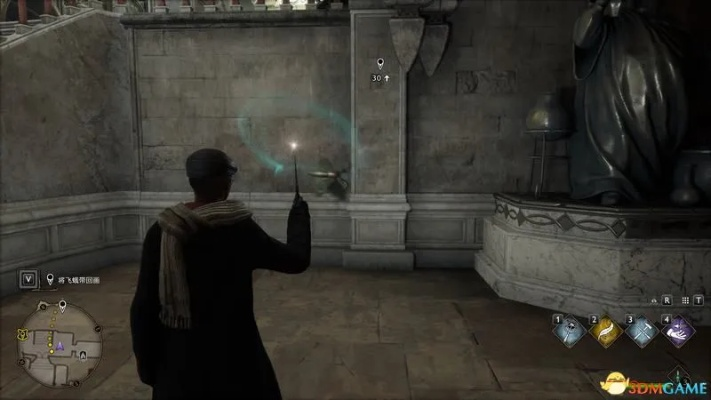This screenshot has width=711, height=400.
Task: Click the yellow owl icon beside the minimap
Action: [24, 334]
